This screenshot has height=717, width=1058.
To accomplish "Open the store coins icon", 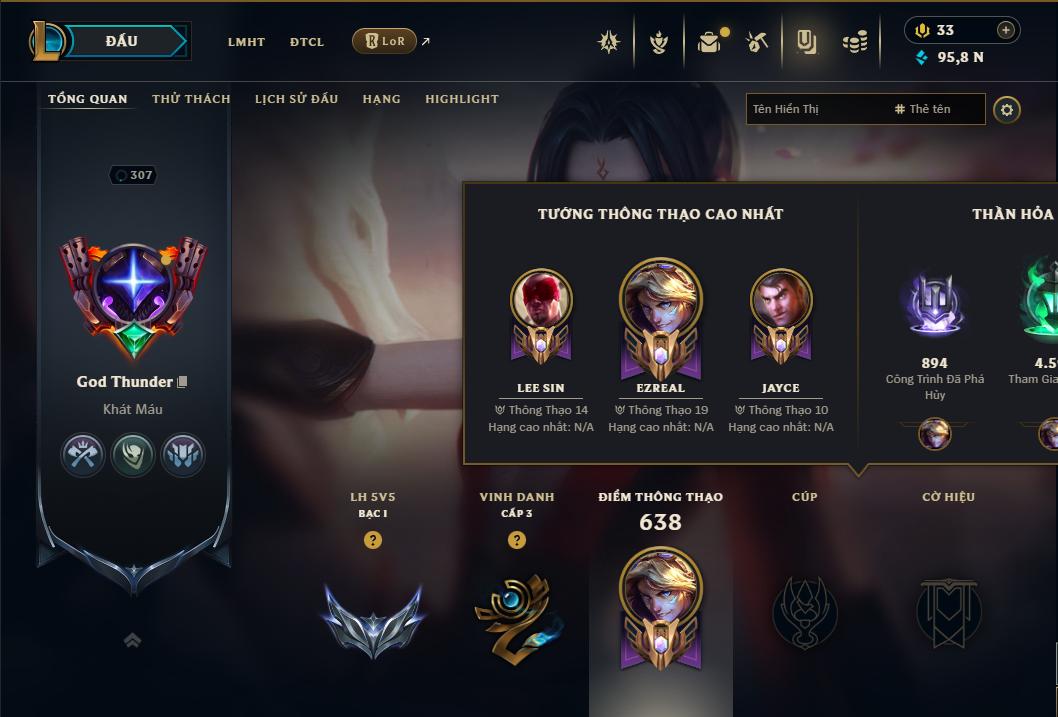I will click(x=854, y=42).
